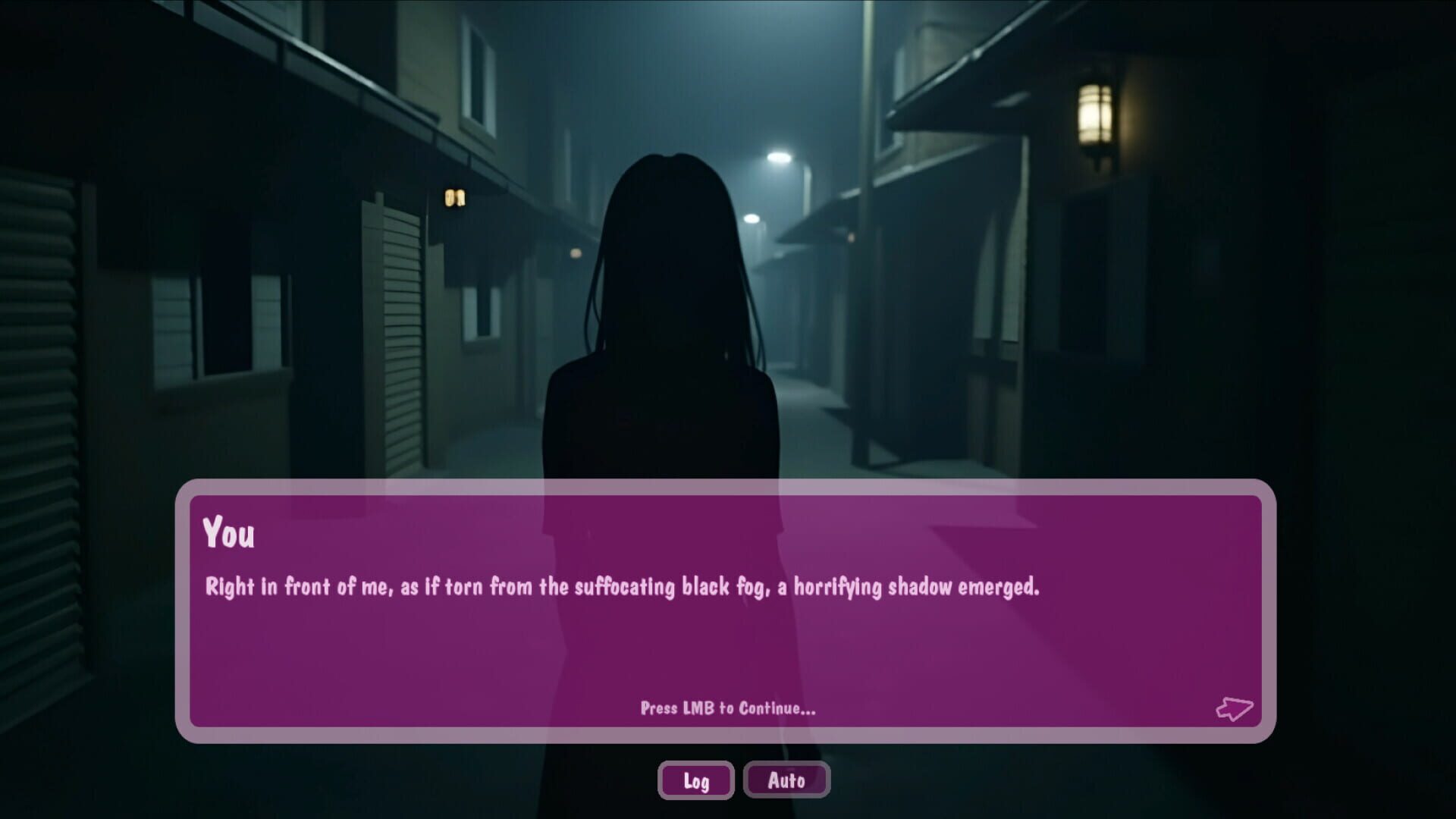Click the lit window sign on the left

(456, 197)
